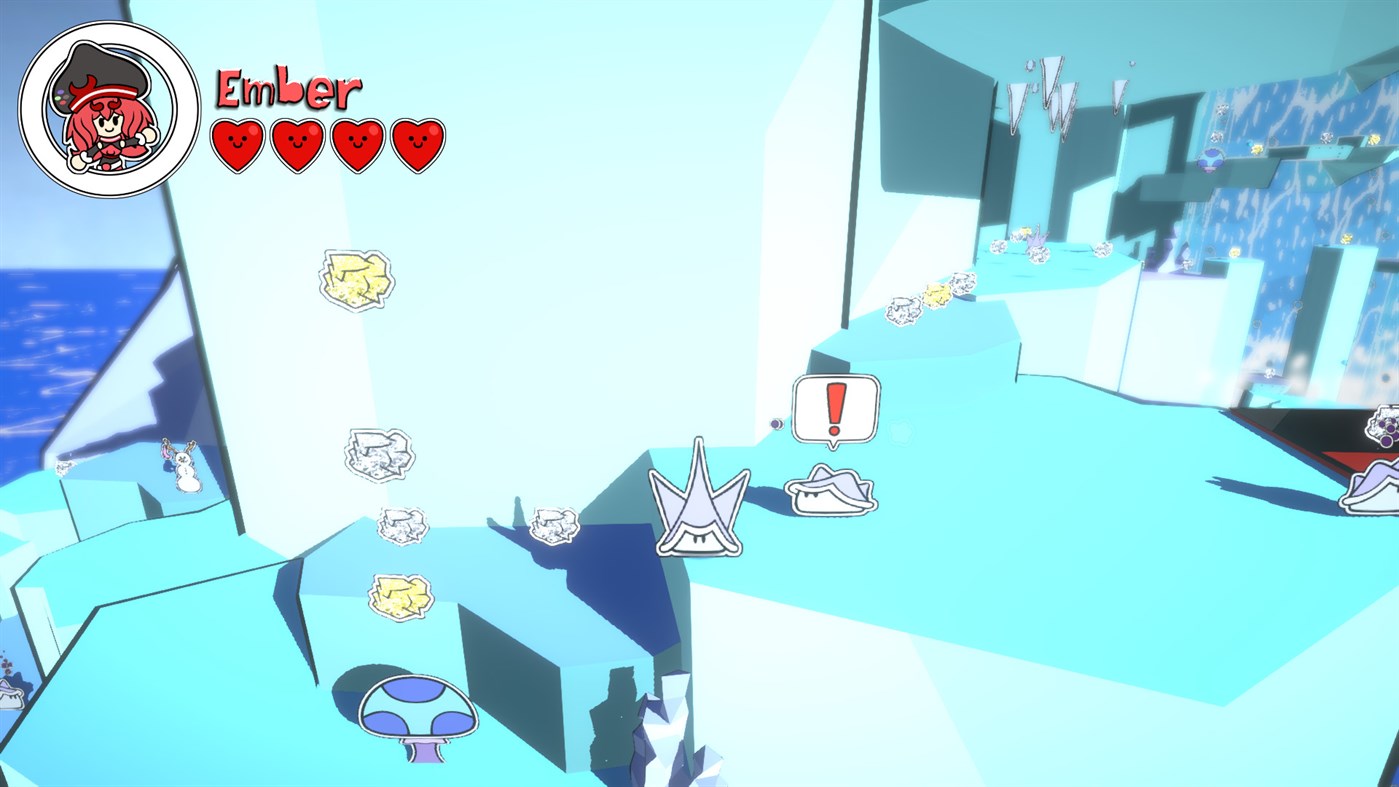Select the first red heart
This screenshot has width=1399, height=787.
(238, 143)
